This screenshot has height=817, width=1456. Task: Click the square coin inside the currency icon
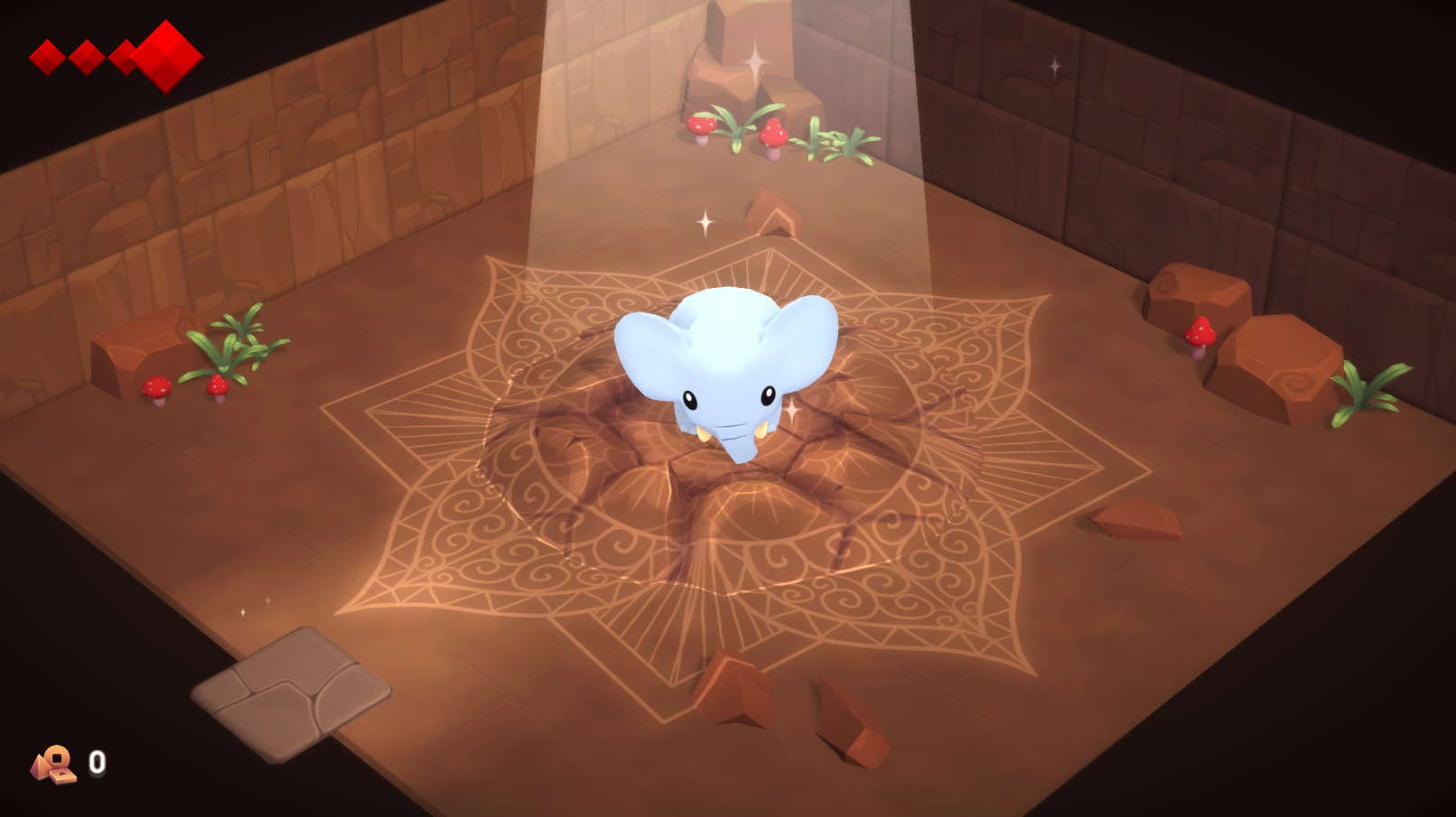(x=57, y=759)
